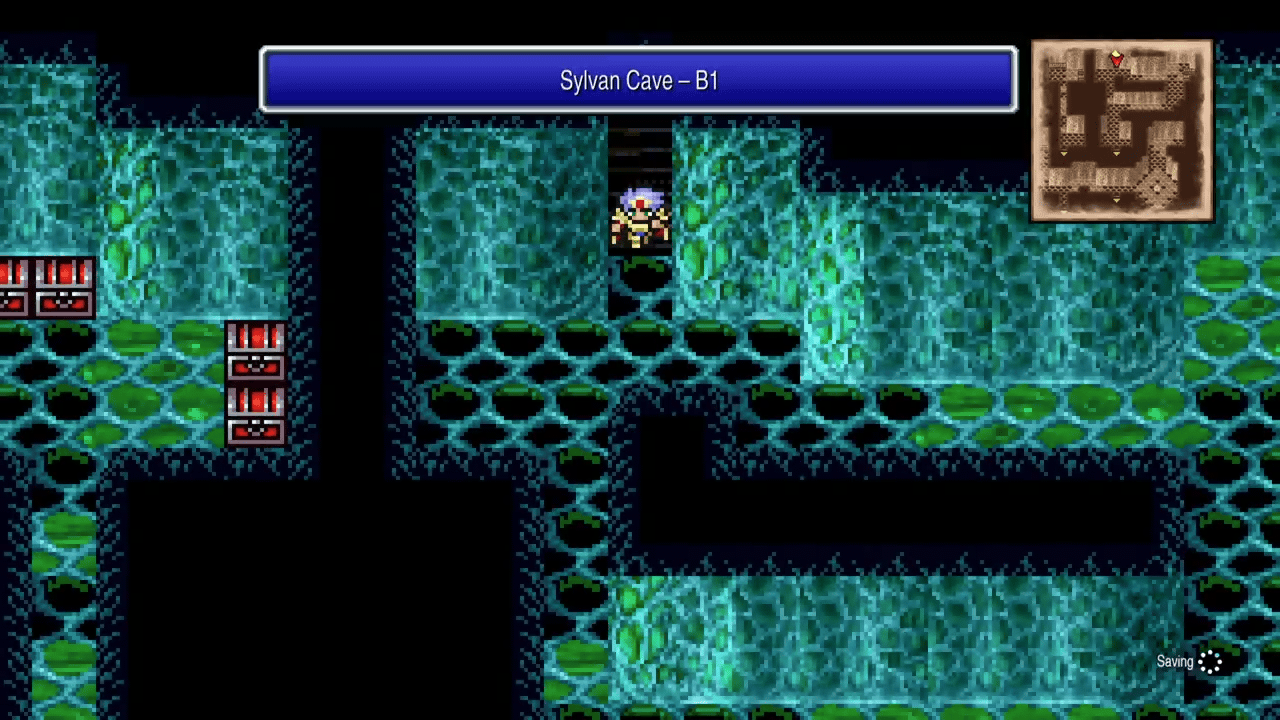Click the Saving spinner animation

(1211, 661)
